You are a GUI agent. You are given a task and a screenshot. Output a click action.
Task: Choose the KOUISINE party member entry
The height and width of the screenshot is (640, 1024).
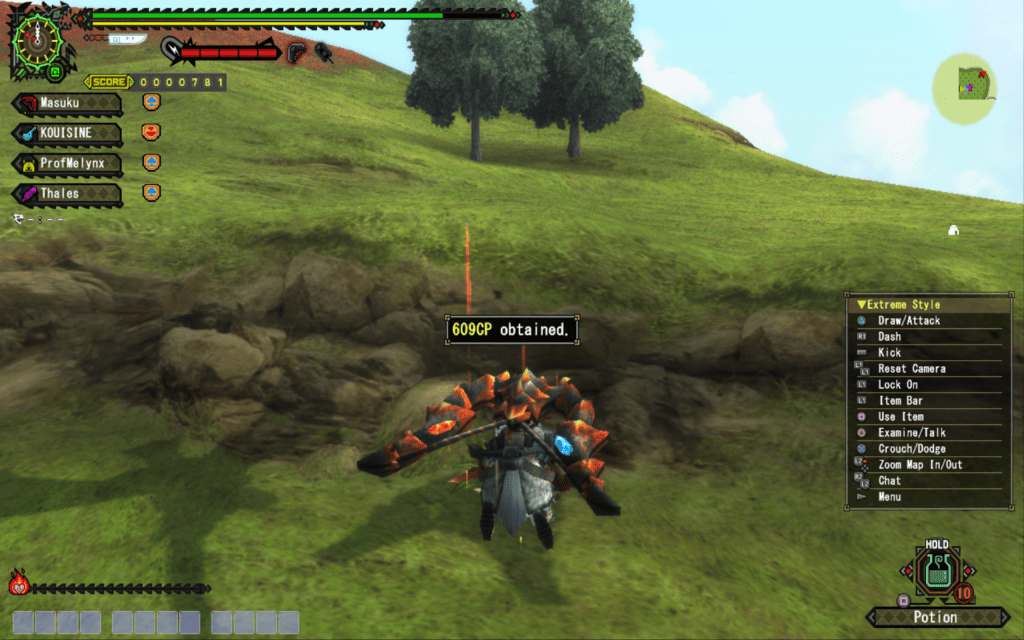[x=66, y=133]
